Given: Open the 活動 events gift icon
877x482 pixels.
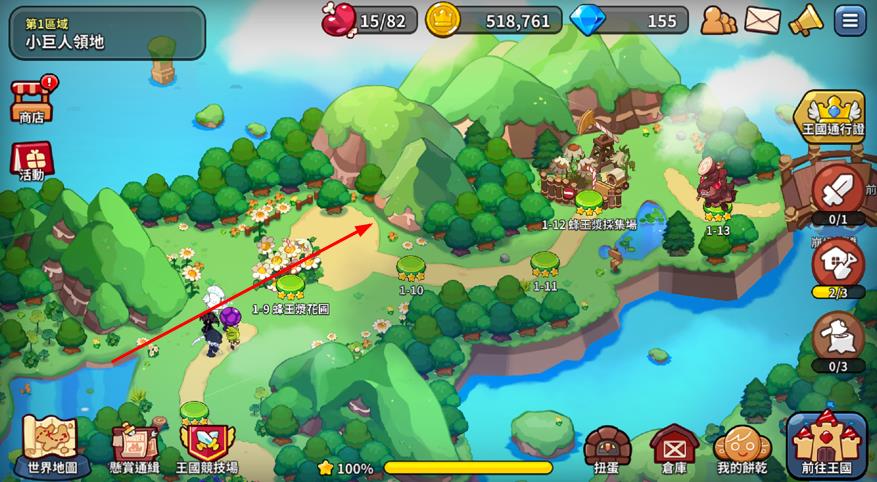Looking at the screenshot, I should click(31, 159).
